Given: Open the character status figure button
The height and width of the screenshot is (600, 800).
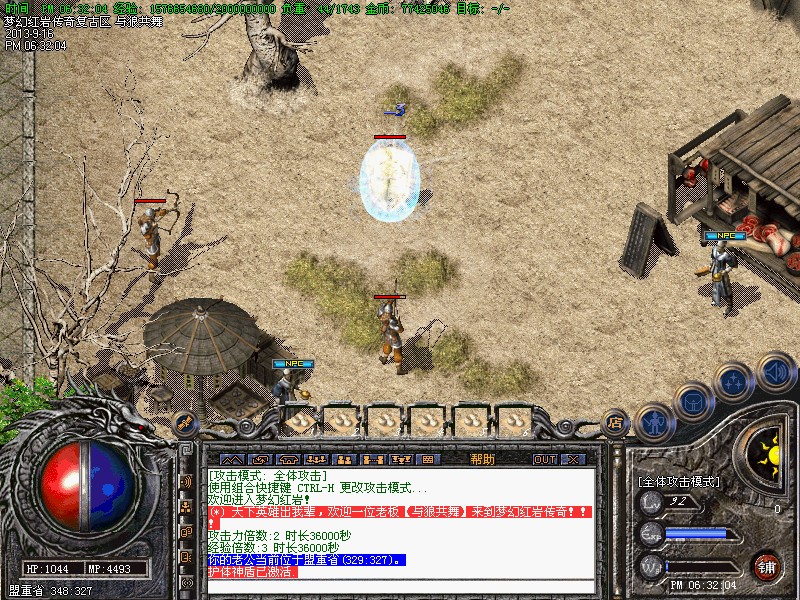Looking at the screenshot, I should click(x=654, y=422).
